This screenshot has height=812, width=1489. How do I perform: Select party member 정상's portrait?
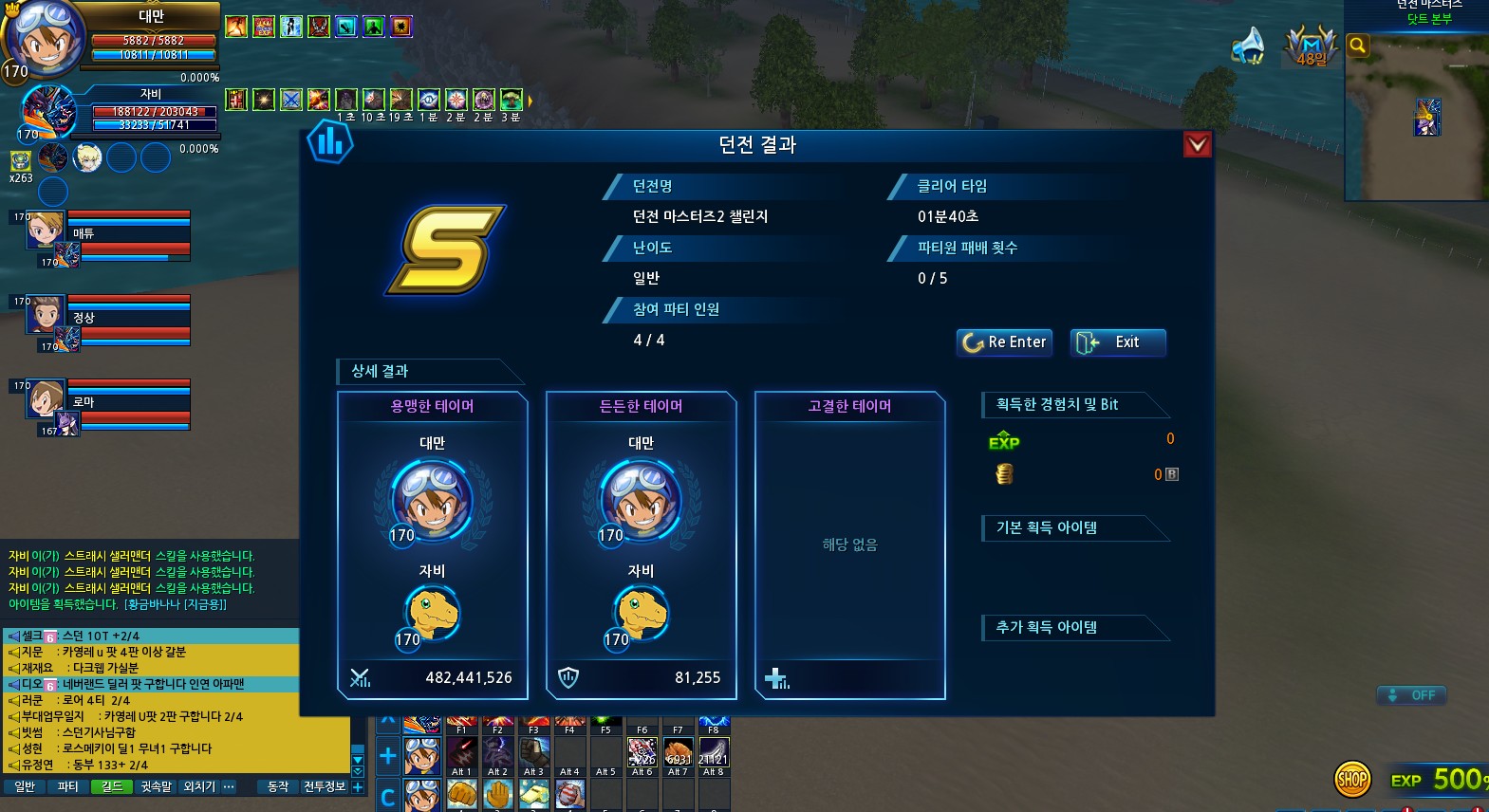pos(45,315)
